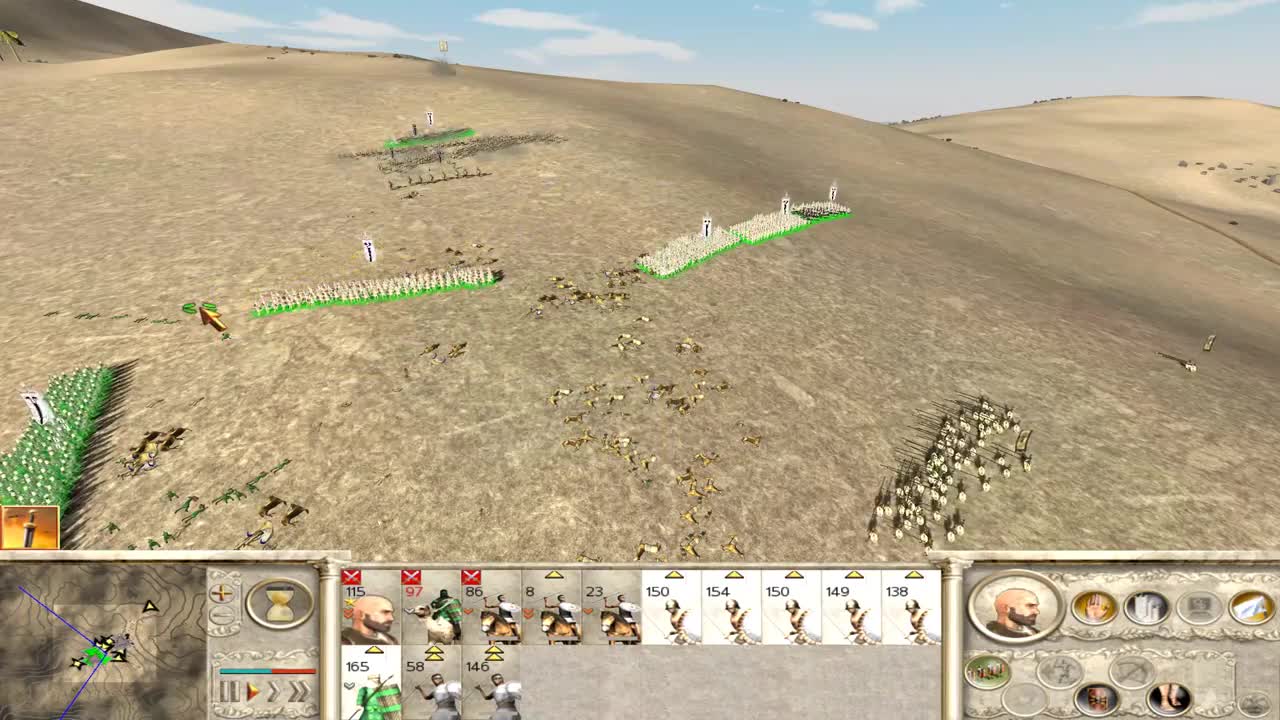
Task: Zoom the minimap out with the minus icon
Action: coord(221,613)
